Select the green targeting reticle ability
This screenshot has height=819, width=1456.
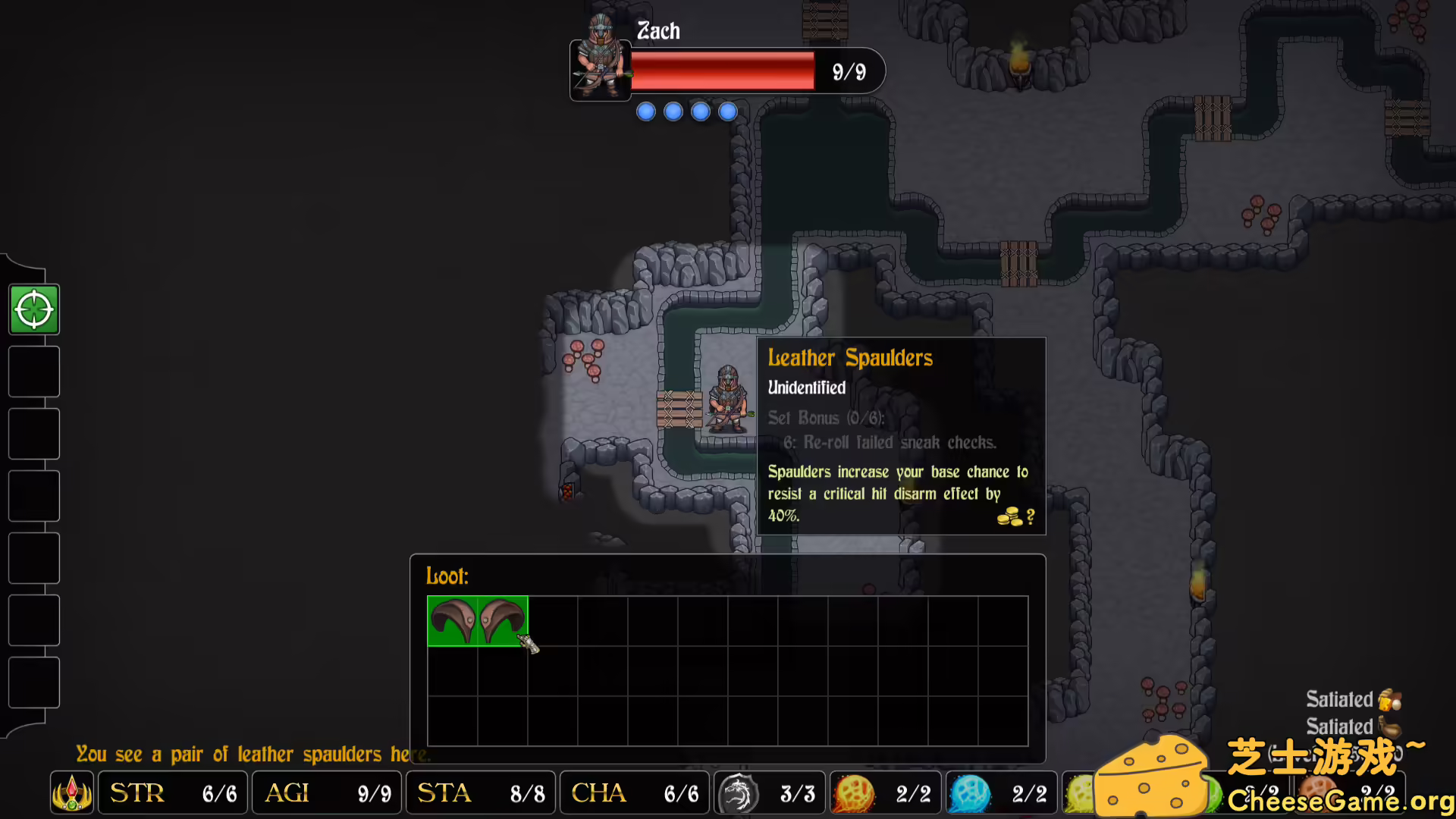point(33,309)
